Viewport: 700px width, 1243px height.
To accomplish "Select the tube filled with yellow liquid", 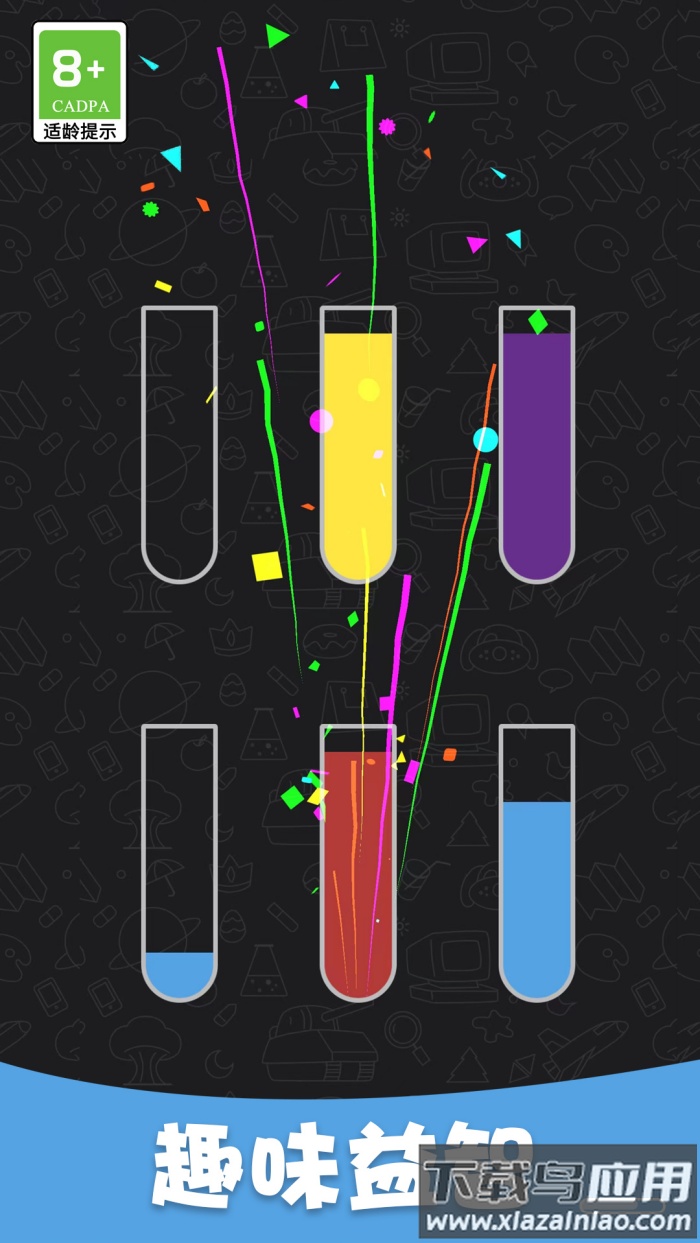I will click(x=358, y=445).
